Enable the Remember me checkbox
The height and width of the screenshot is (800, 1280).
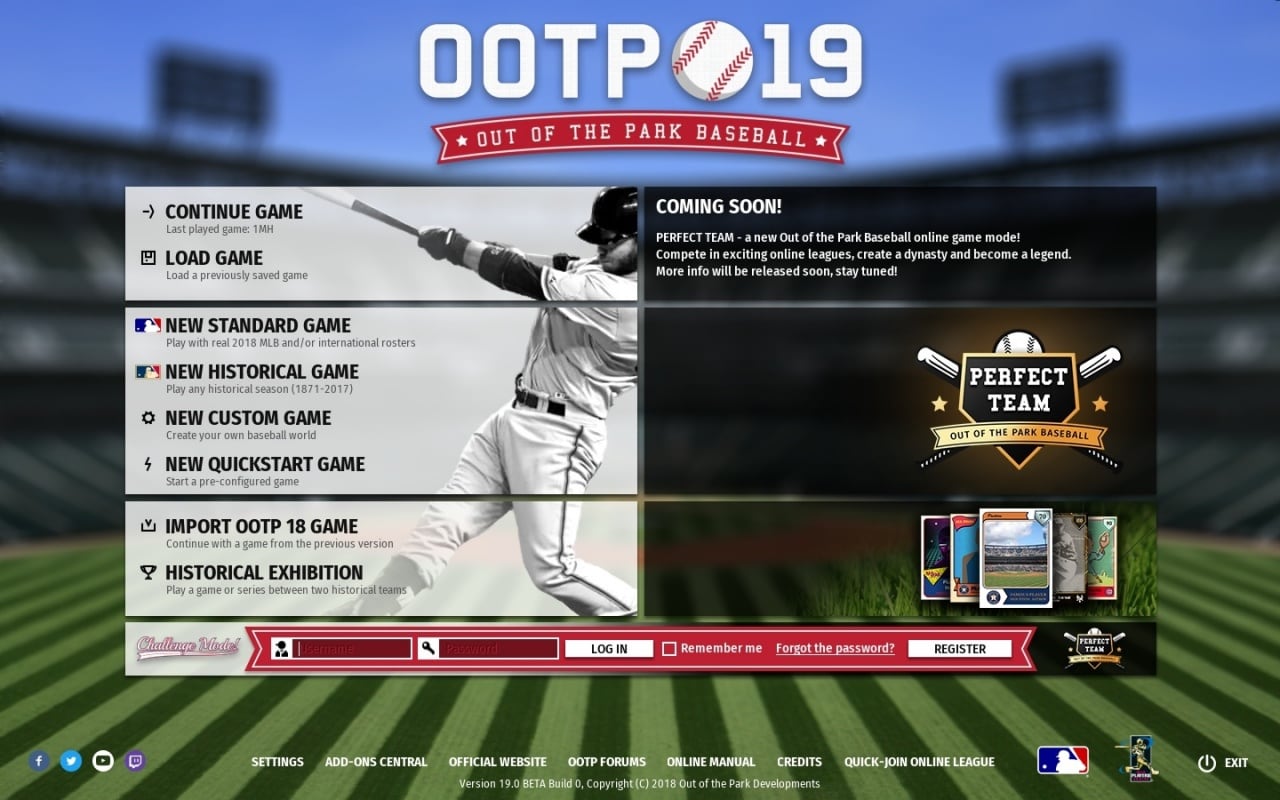669,648
